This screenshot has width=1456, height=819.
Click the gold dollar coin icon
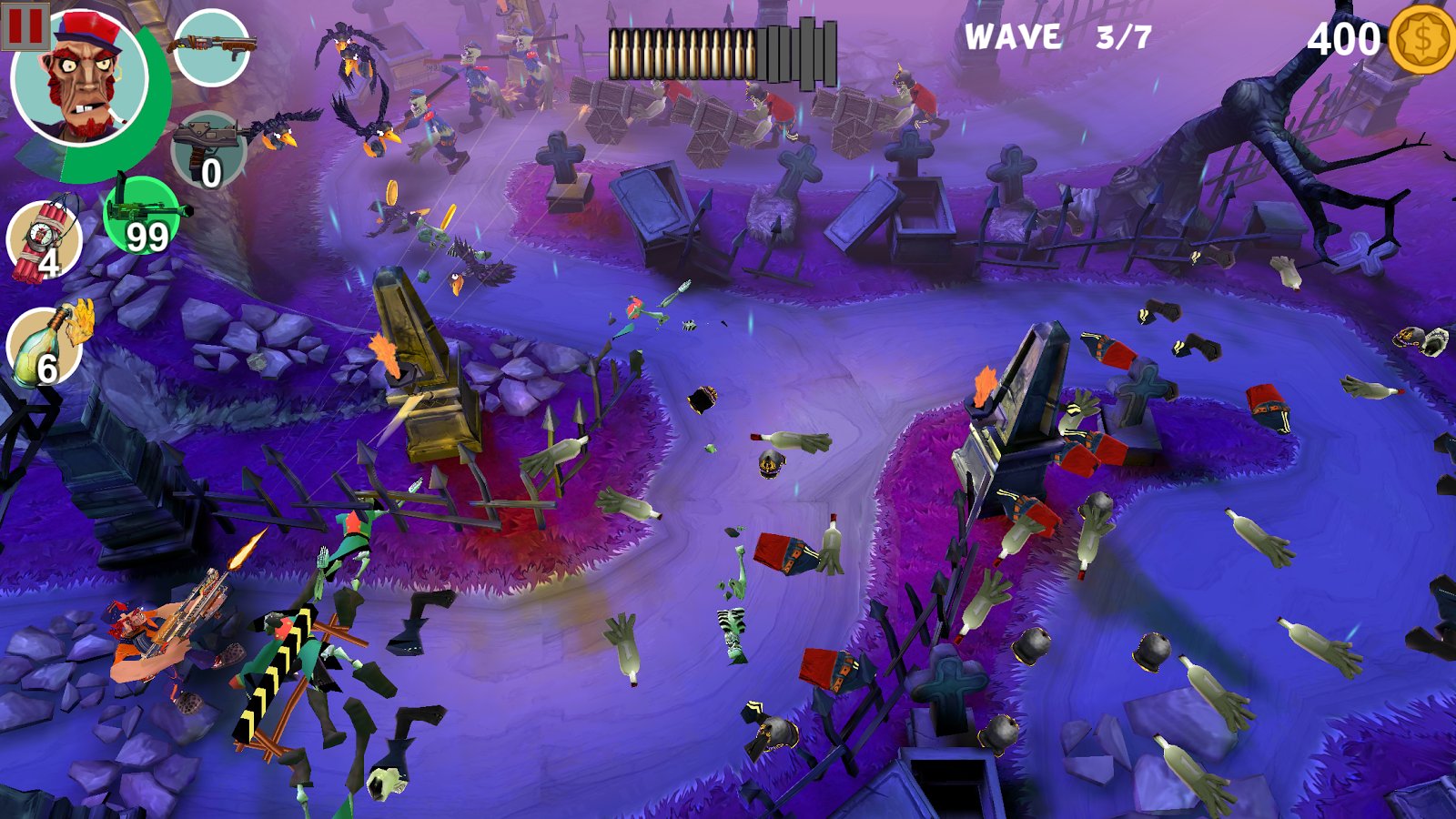[1421, 39]
